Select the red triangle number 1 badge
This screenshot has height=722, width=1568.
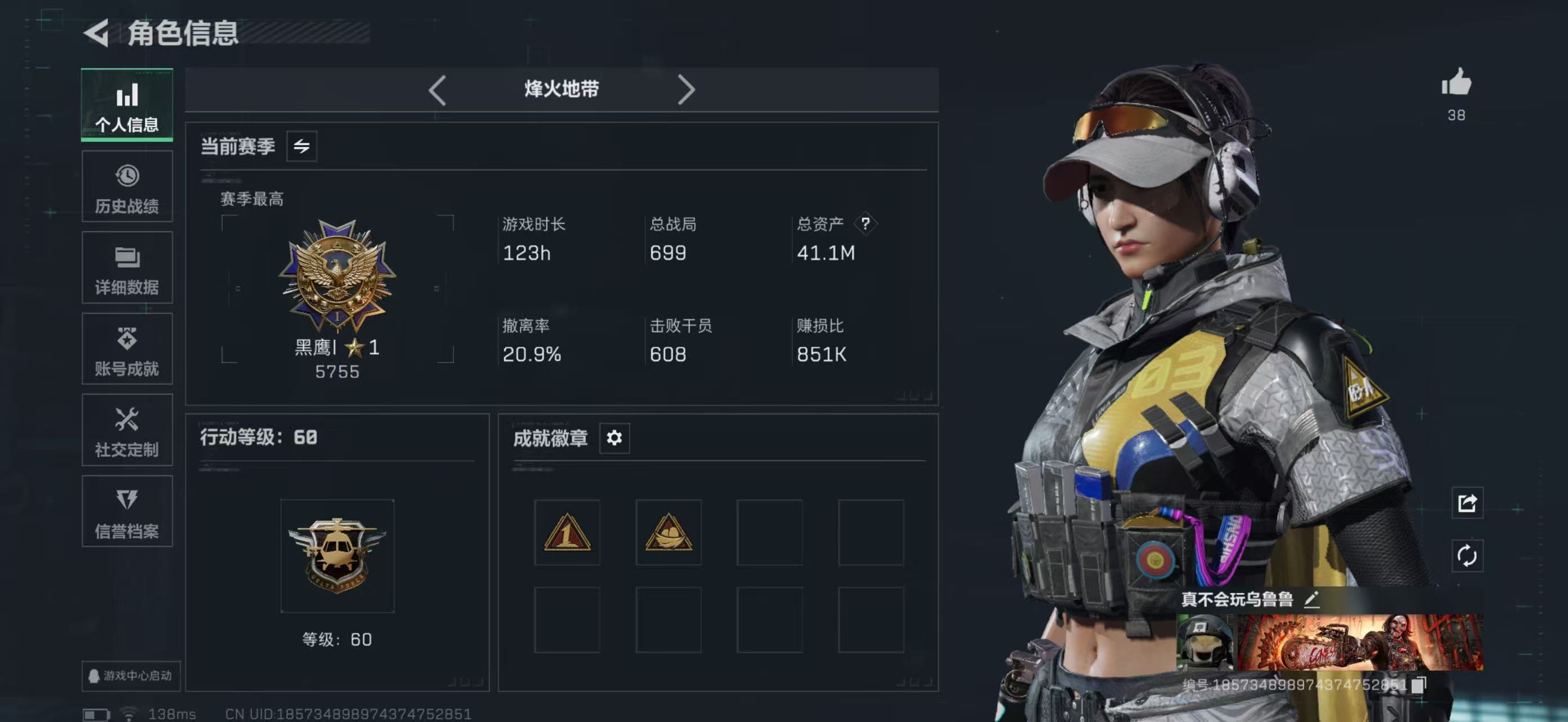point(567,532)
